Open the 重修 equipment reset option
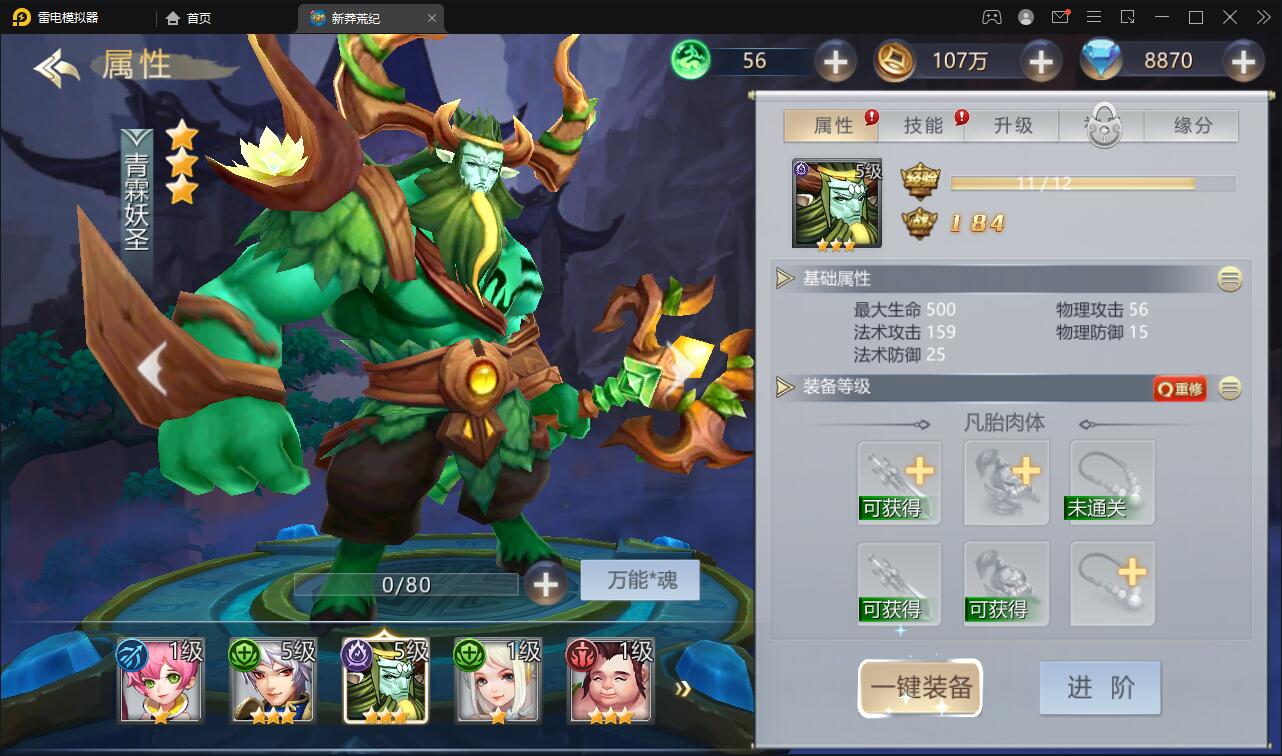The width and height of the screenshot is (1282, 756). click(1179, 390)
